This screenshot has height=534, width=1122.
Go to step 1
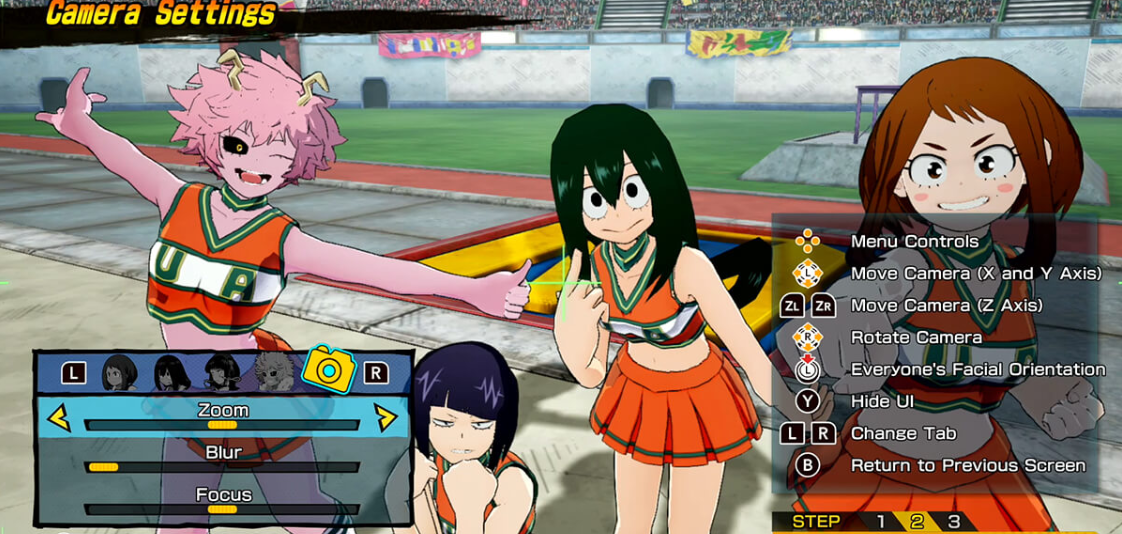[x=880, y=521]
